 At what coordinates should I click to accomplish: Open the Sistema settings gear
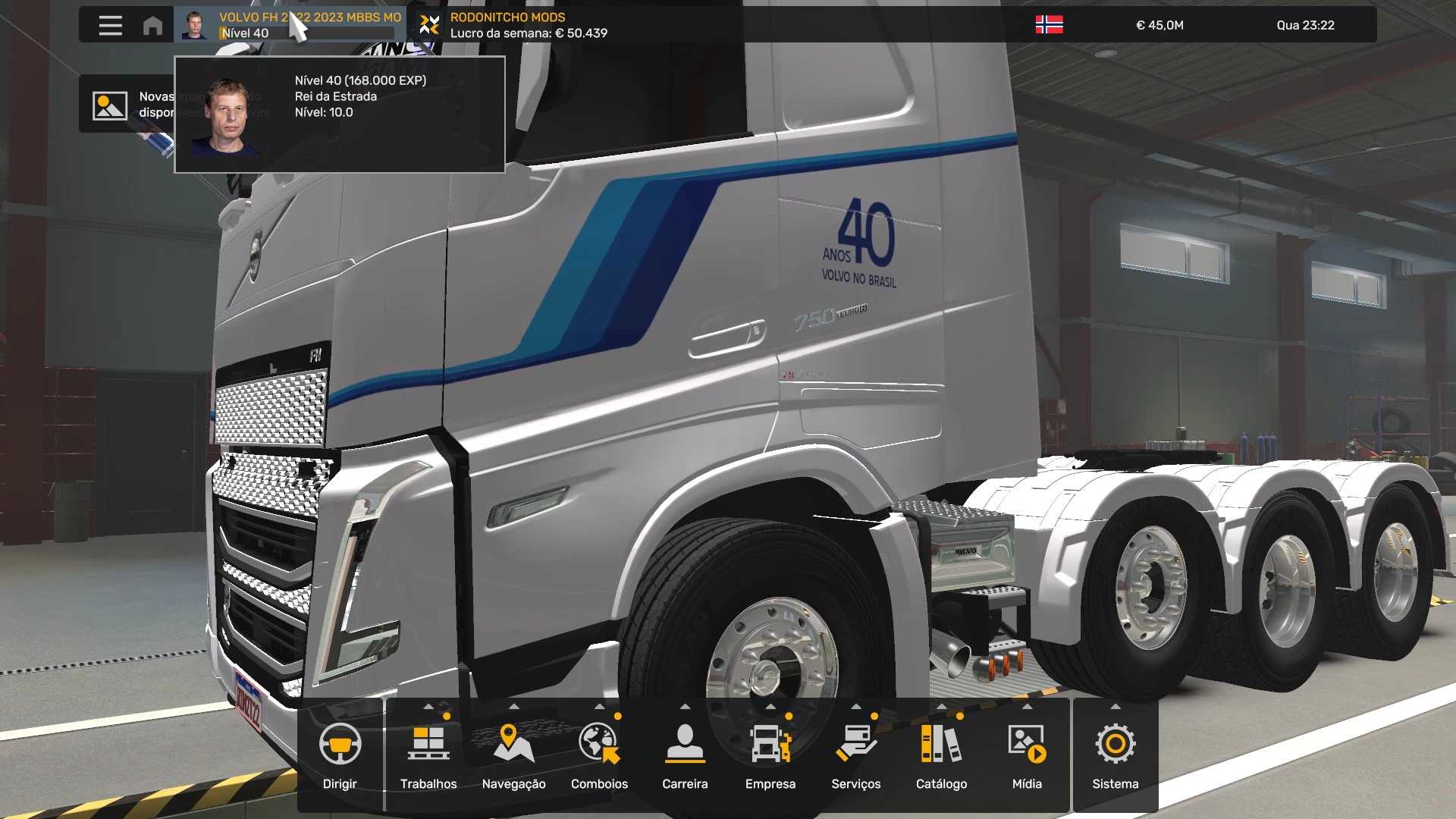point(1116,755)
